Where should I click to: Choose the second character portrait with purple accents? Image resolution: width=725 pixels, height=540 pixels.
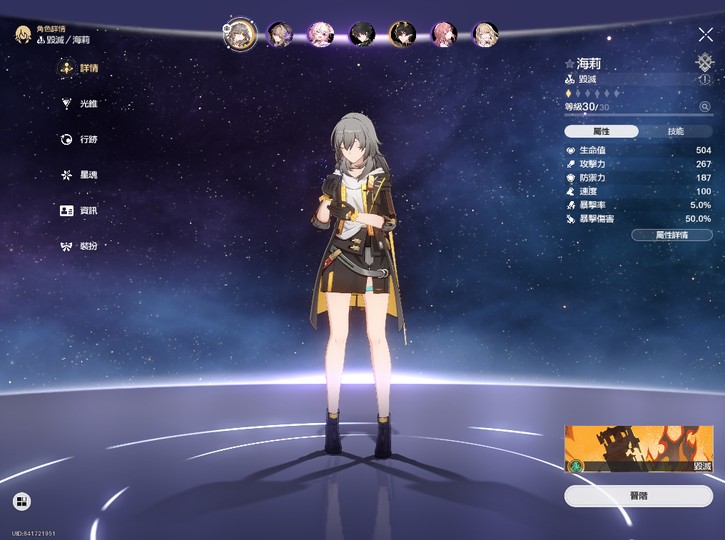pos(283,35)
